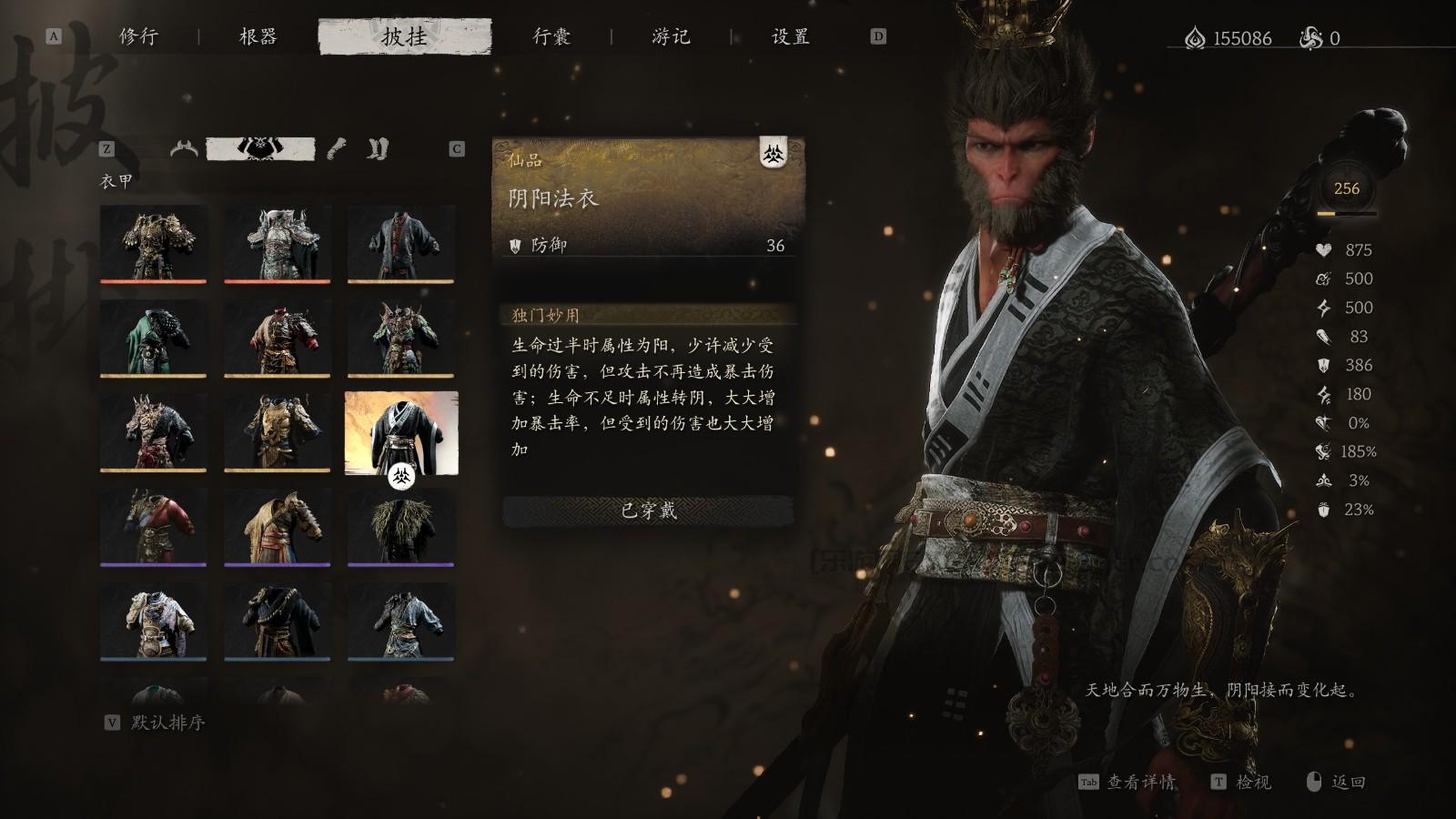The width and height of the screenshot is (1456, 819).
Task: Click the defense shield icon showing 386
Action: click(x=1326, y=366)
